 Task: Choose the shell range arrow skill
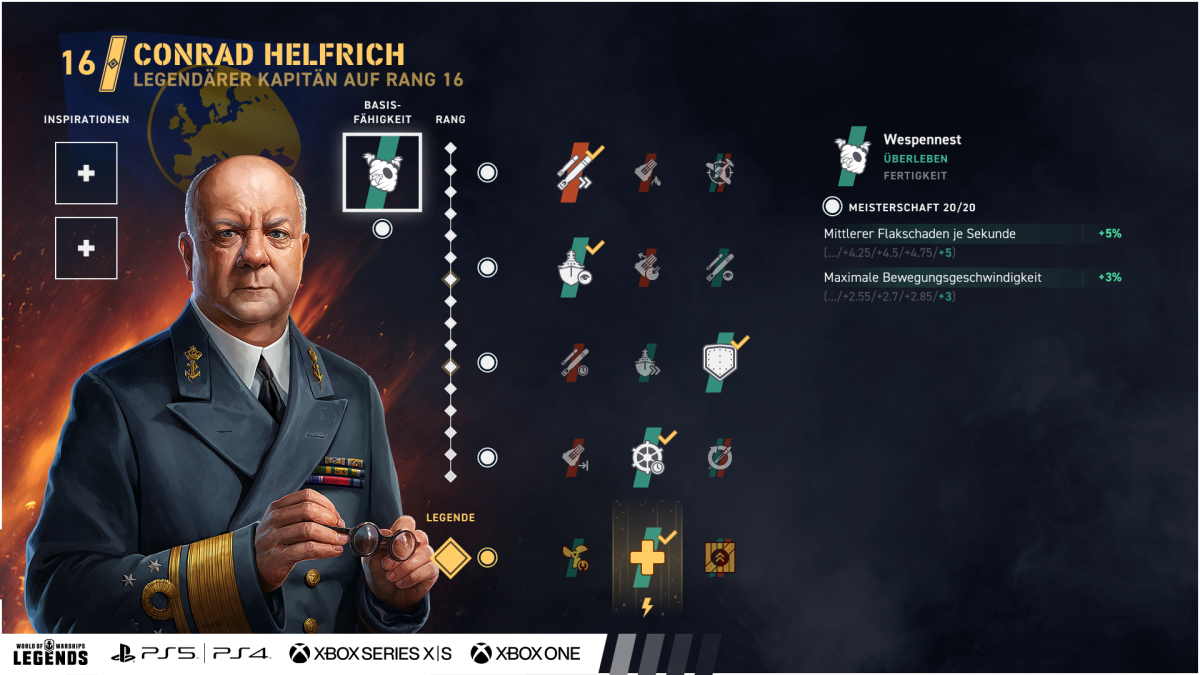tap(576, 457)
